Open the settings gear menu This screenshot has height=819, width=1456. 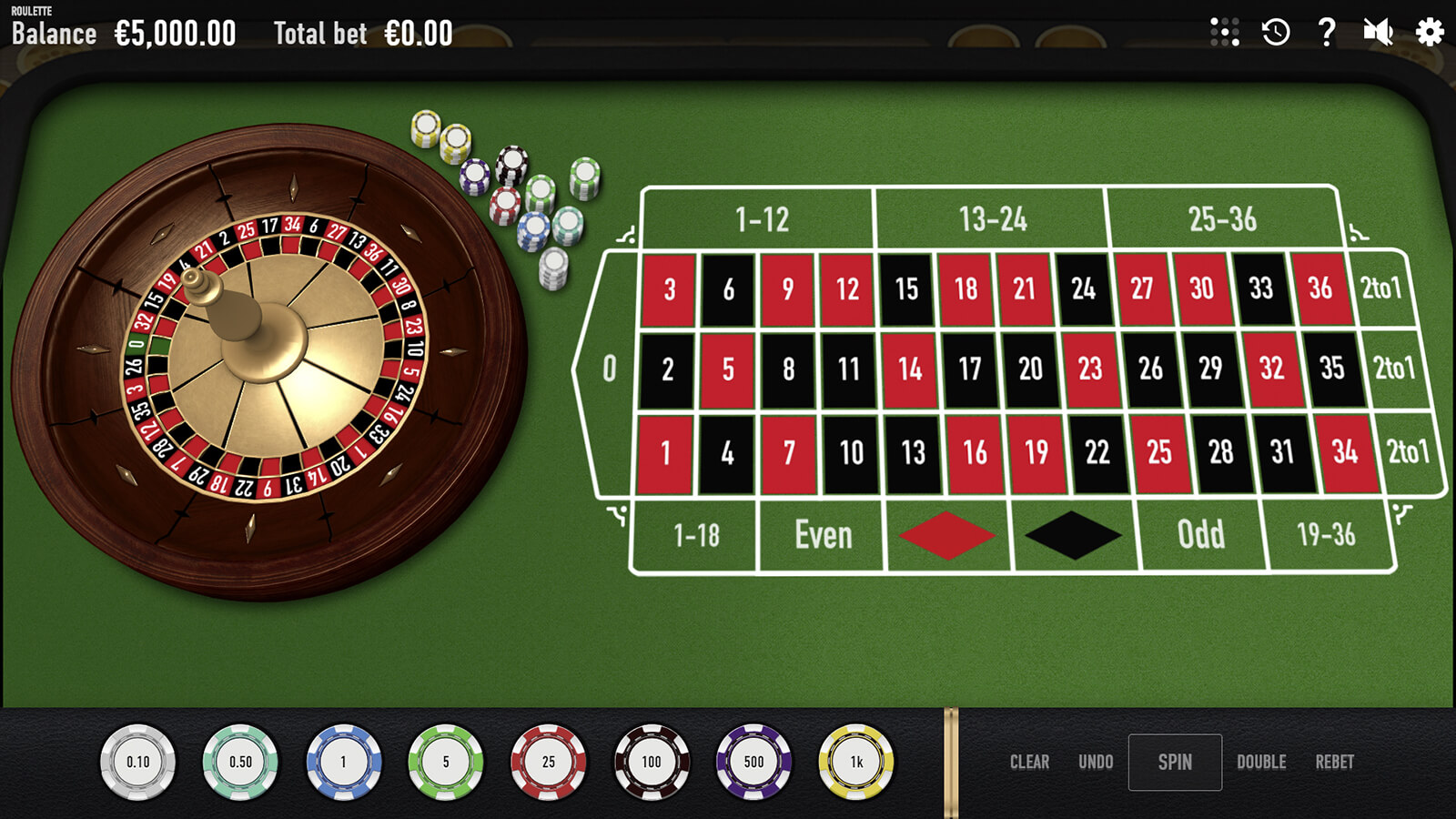pos(1430,33)
